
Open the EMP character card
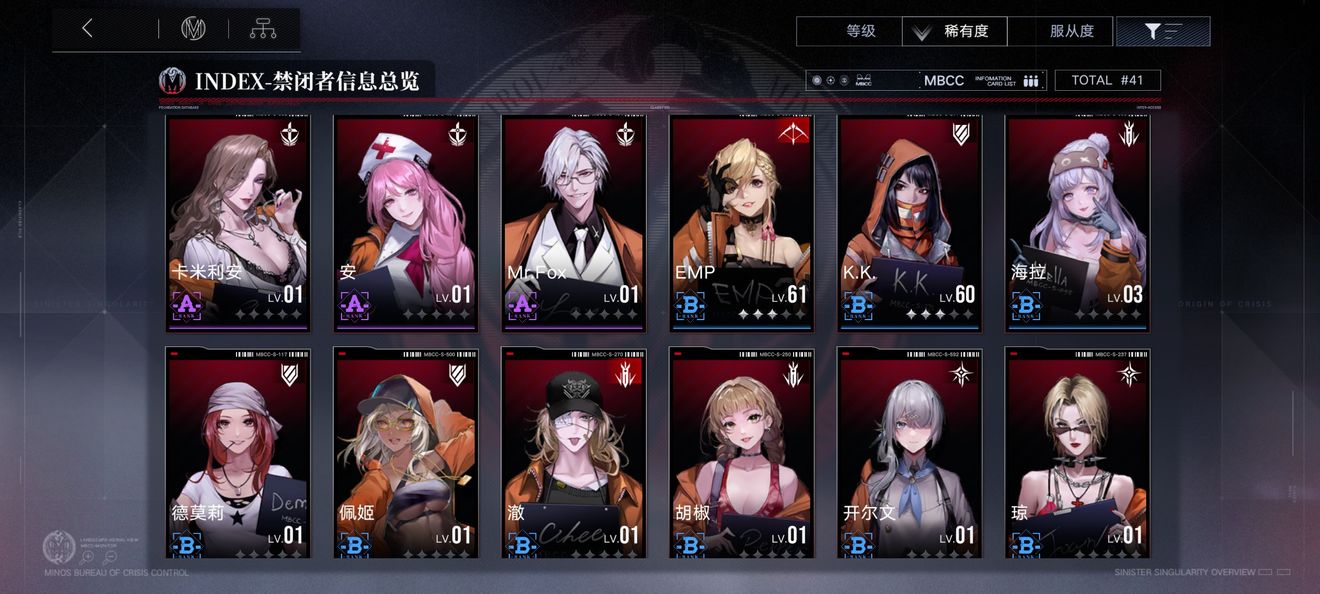[x=742, y=223]
